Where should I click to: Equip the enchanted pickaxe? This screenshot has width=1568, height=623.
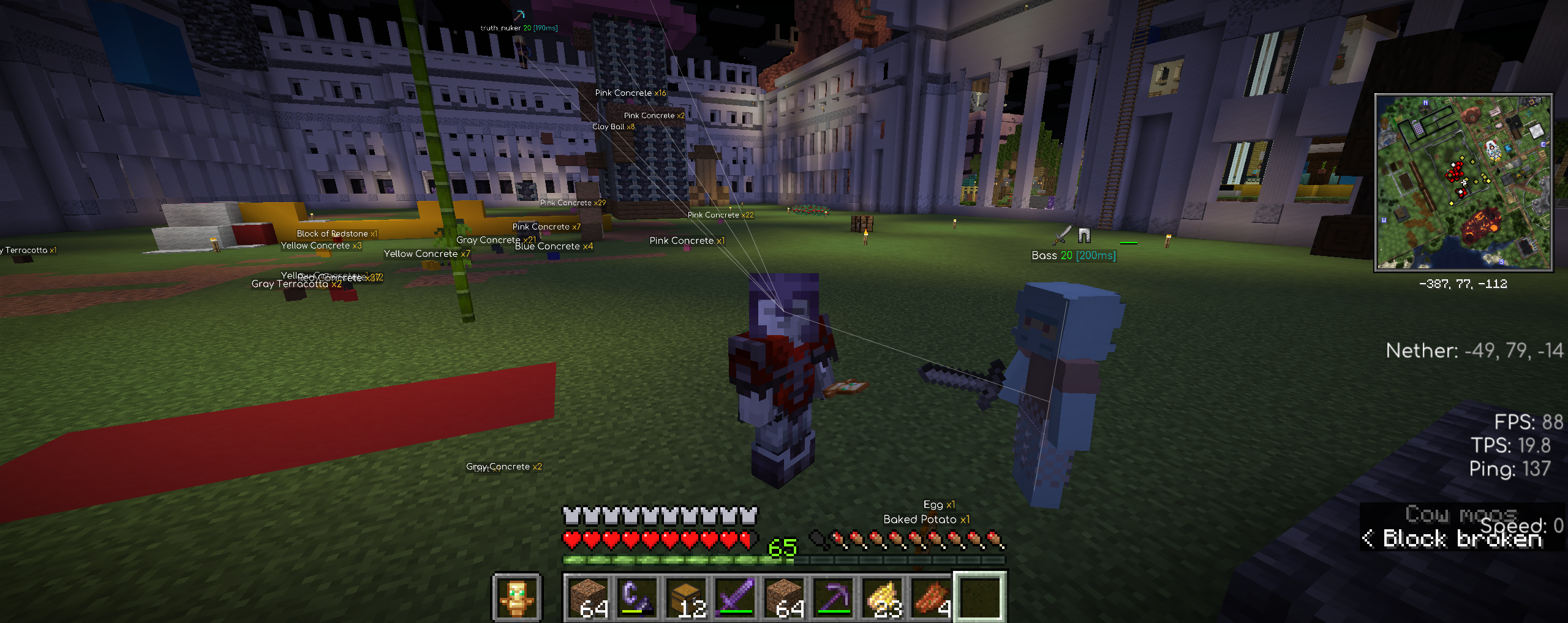834,597
